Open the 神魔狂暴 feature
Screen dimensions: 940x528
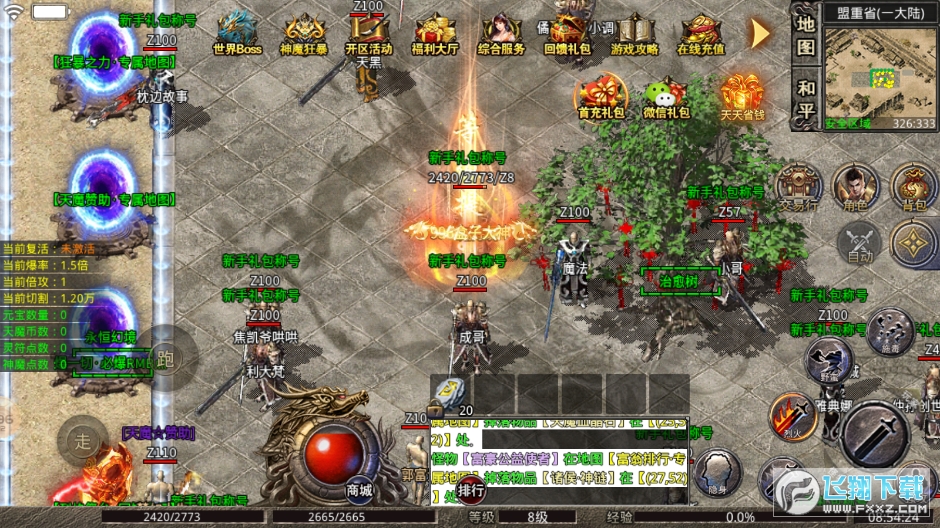303,32
